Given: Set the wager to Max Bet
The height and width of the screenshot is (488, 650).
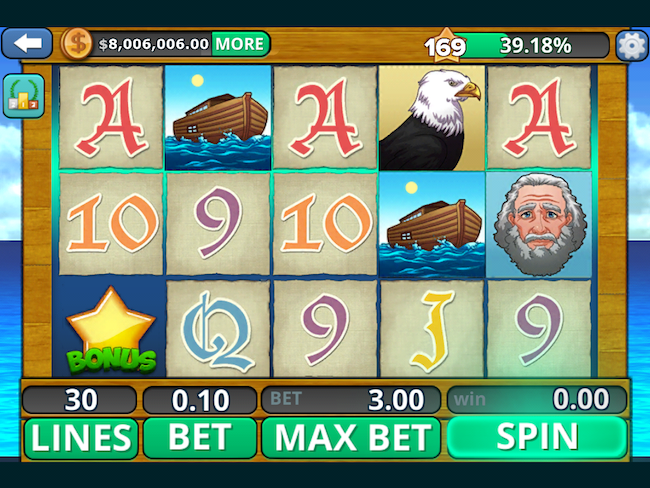Looking at the screenshot, I should click(x=351, y=437).
